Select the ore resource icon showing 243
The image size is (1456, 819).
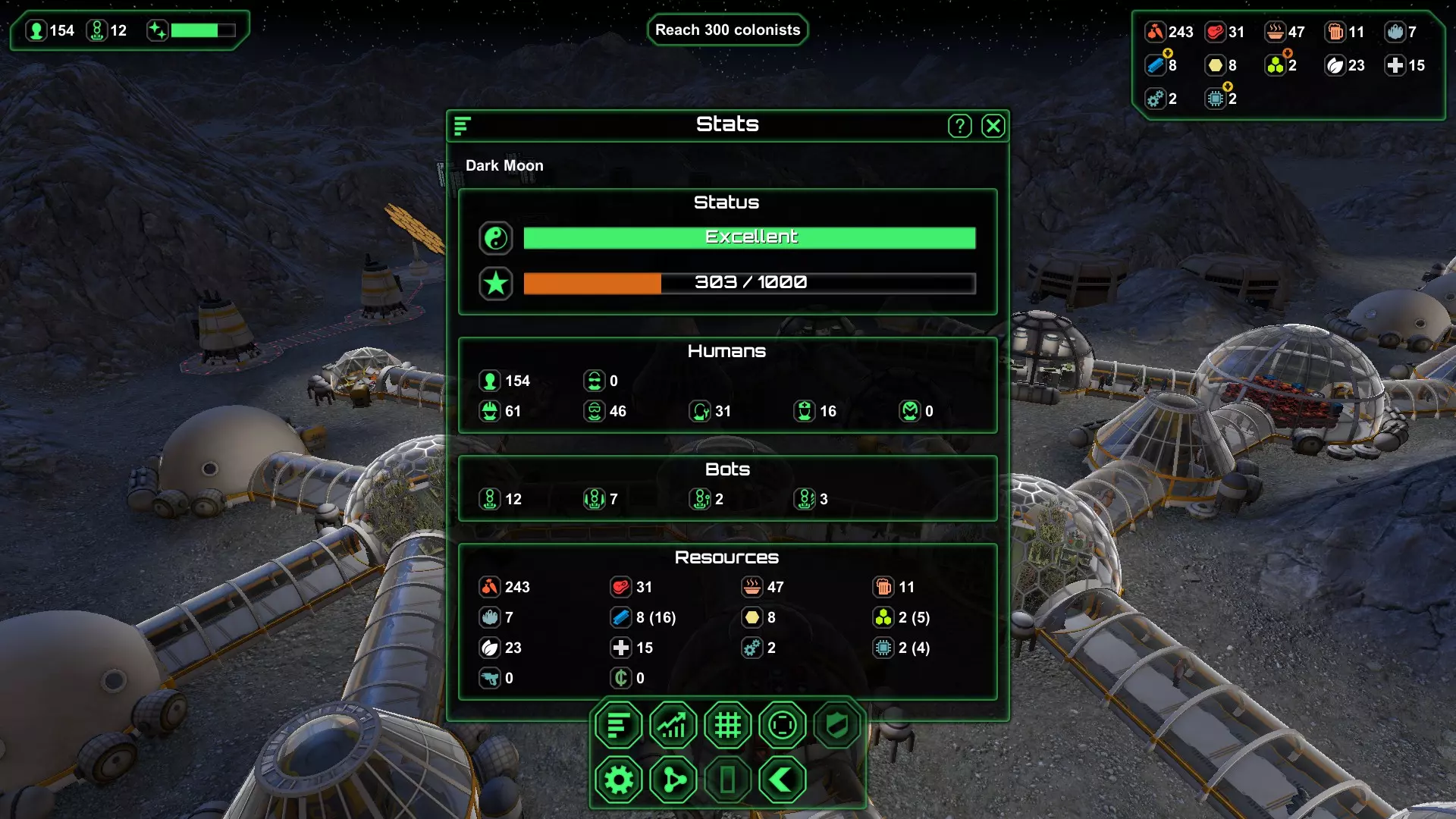tap(1154, 32)
